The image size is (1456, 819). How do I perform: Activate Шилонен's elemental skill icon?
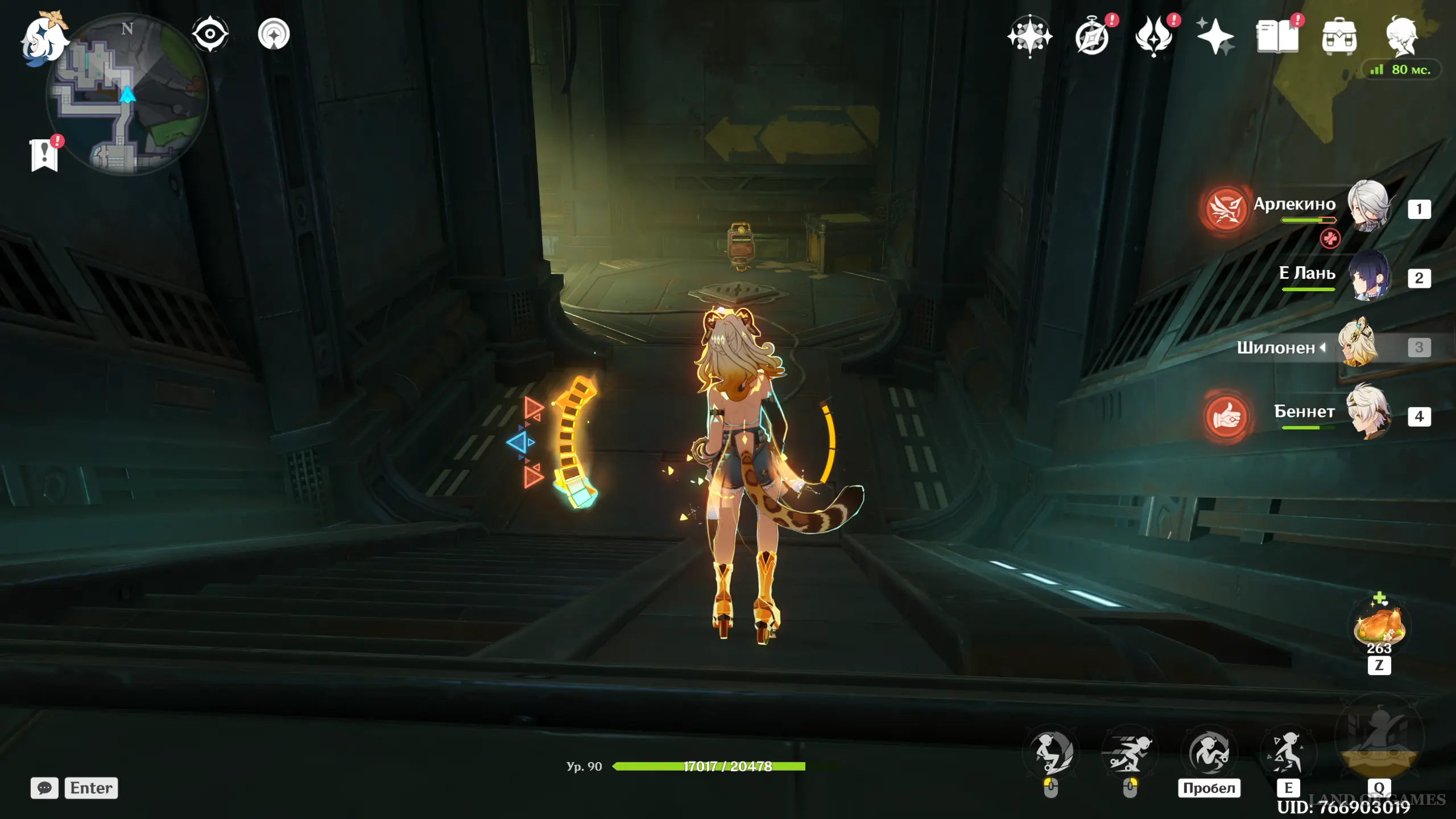tap(1287, 754)
